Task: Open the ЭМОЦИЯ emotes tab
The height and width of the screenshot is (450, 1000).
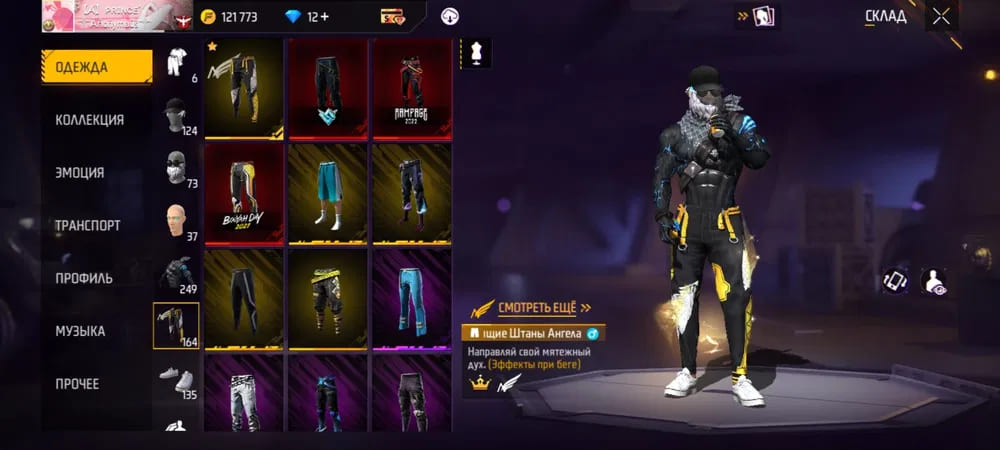Action: [80, 173]
